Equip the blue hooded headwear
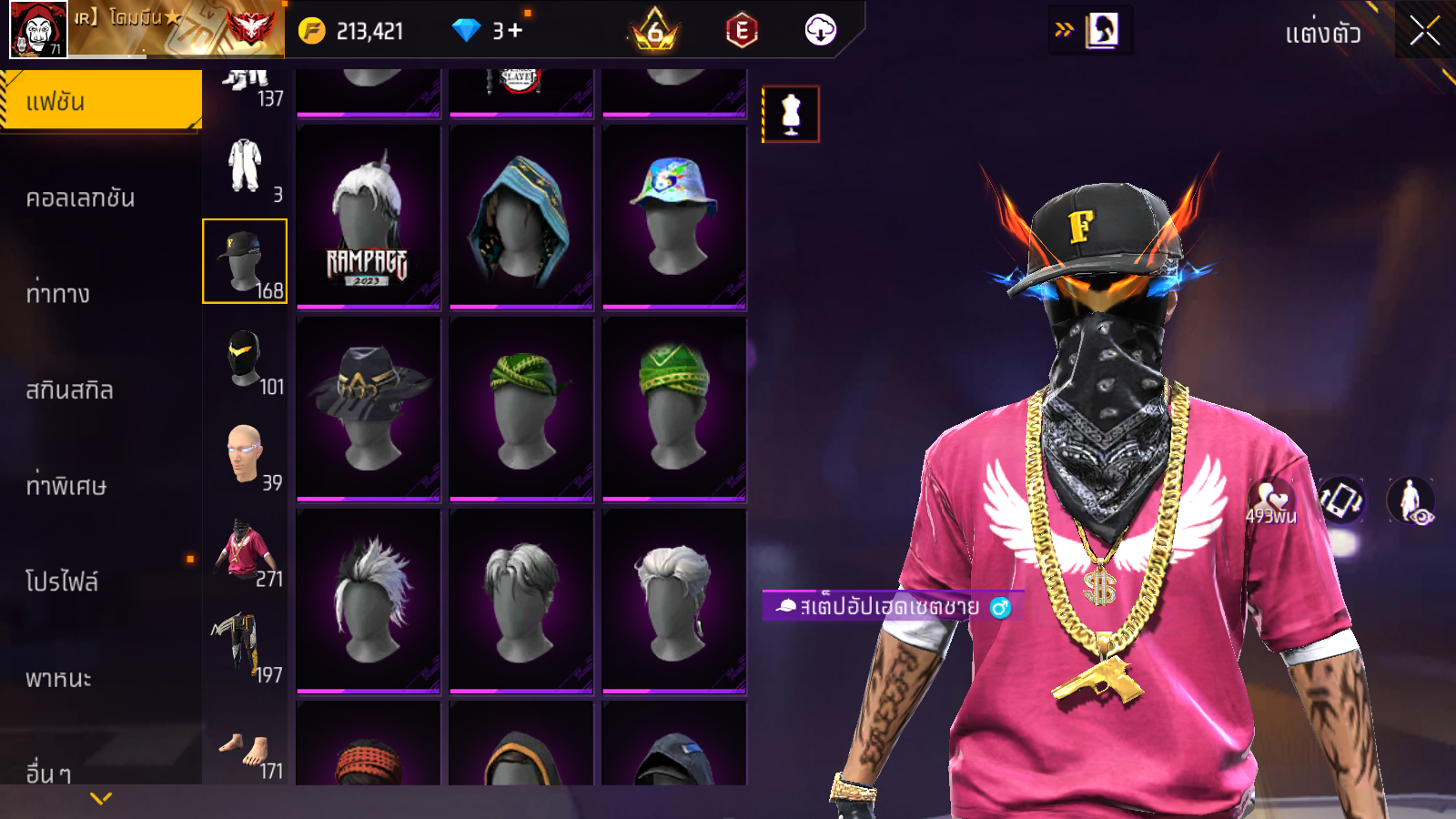 coord(521,217)
